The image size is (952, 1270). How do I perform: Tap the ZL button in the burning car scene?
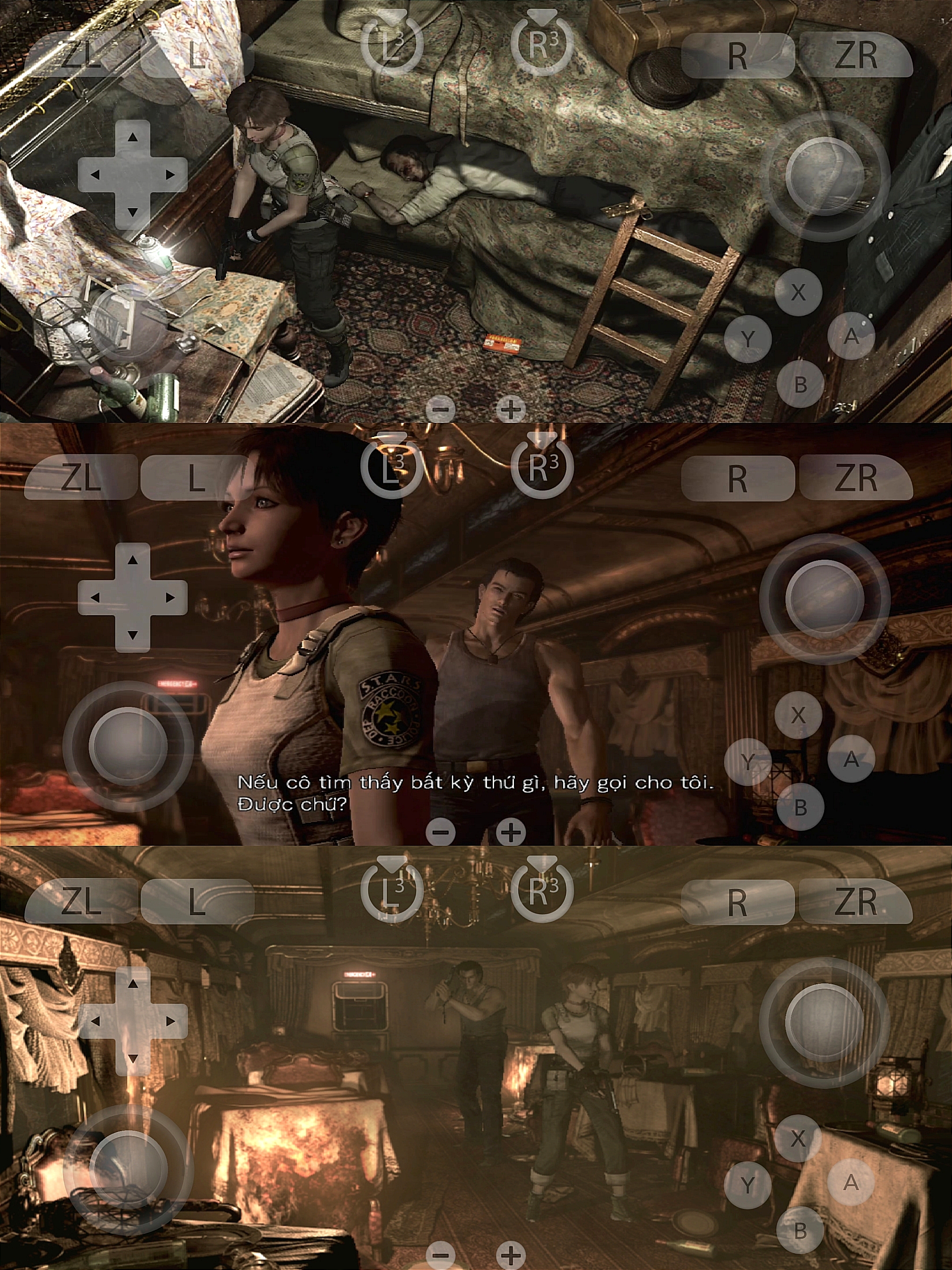pos(80,901)
